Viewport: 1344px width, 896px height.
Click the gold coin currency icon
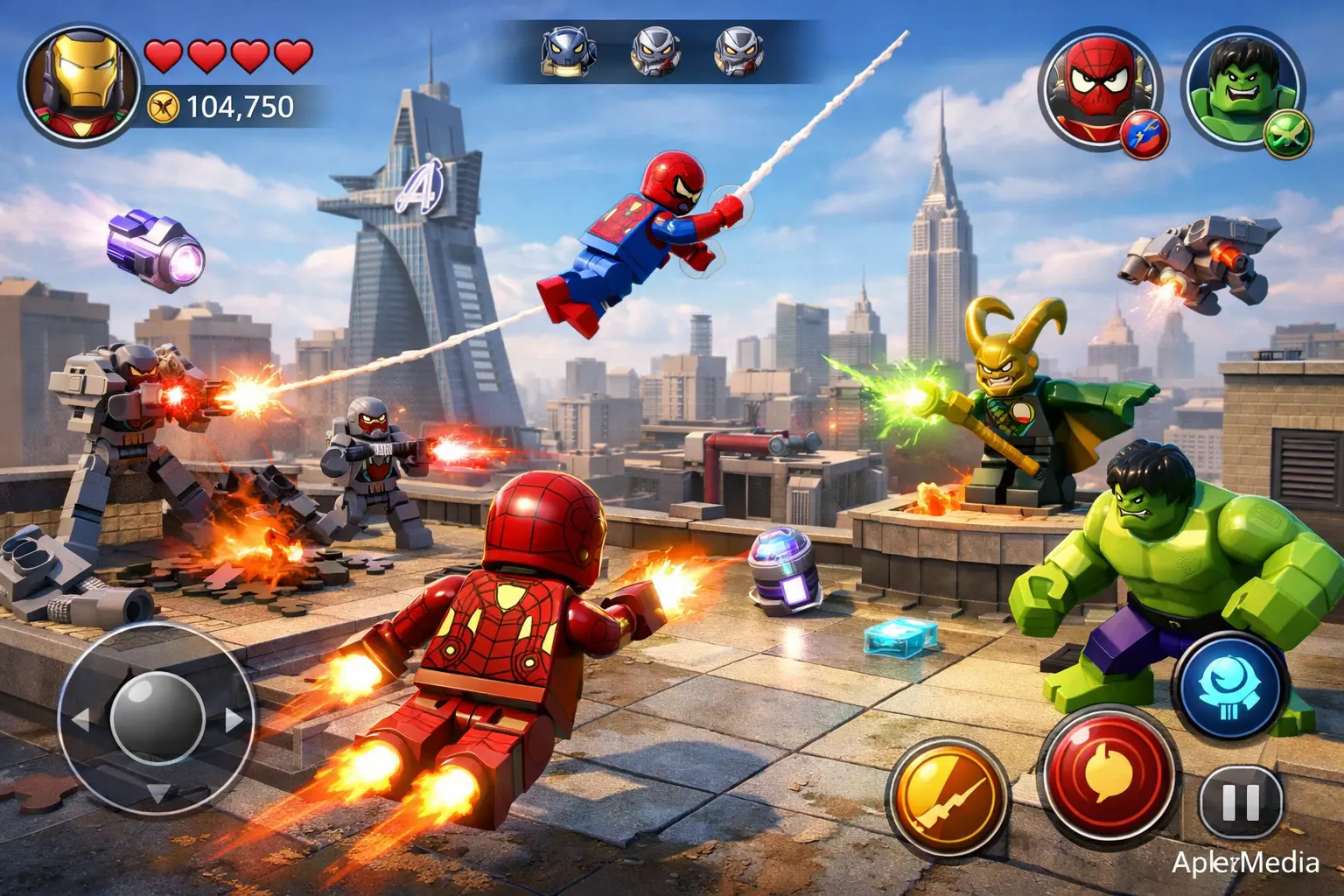164,107
